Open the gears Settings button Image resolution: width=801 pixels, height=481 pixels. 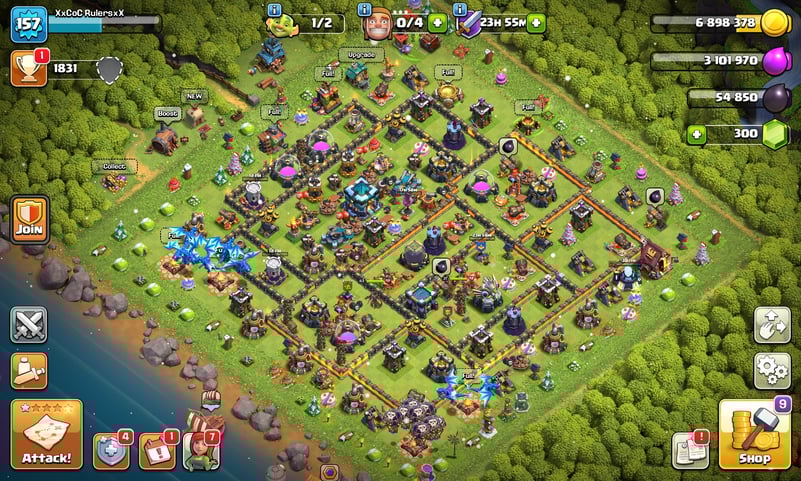click(772, 370)
